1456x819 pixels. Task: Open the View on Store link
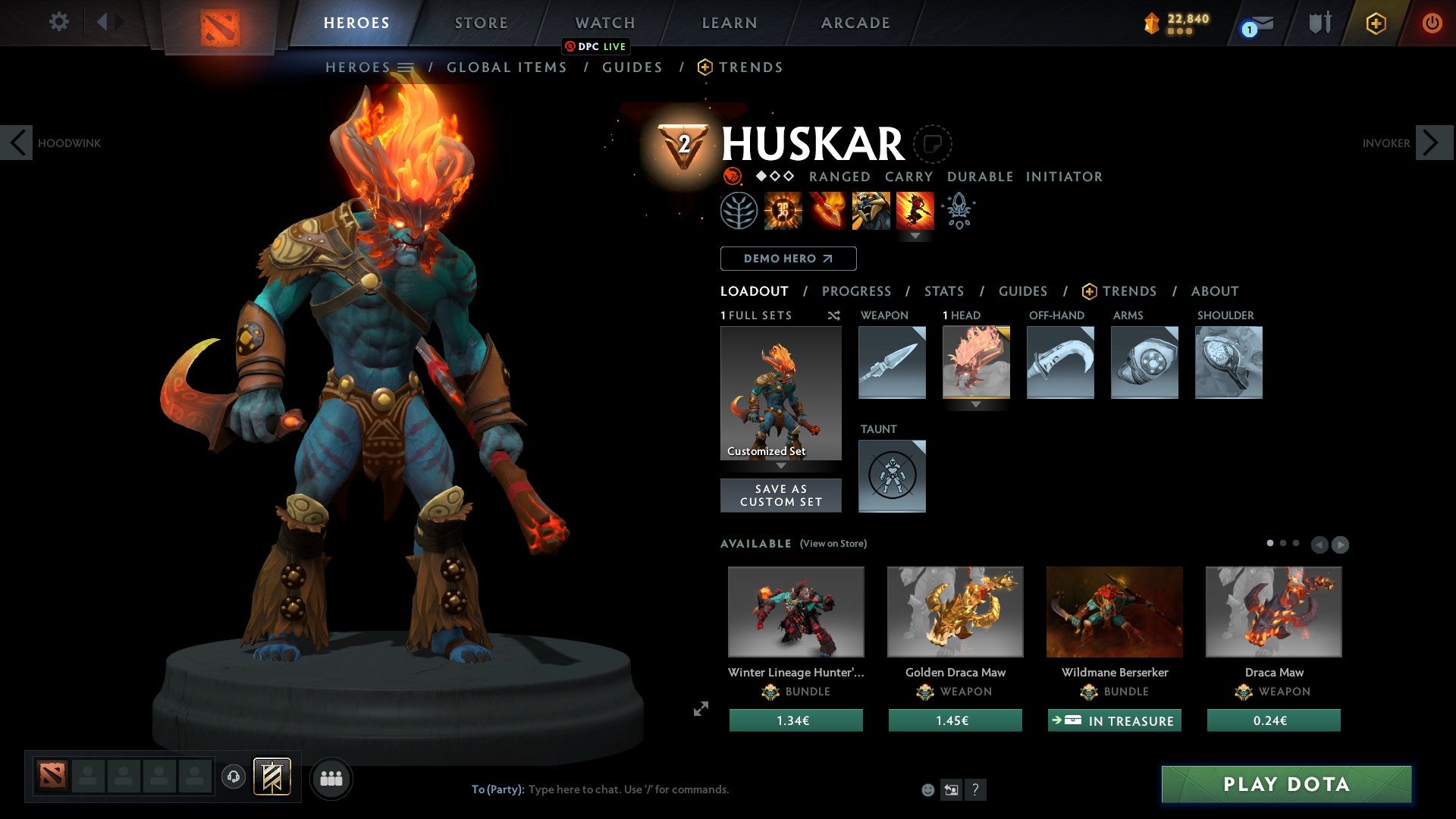pos(833,544)
